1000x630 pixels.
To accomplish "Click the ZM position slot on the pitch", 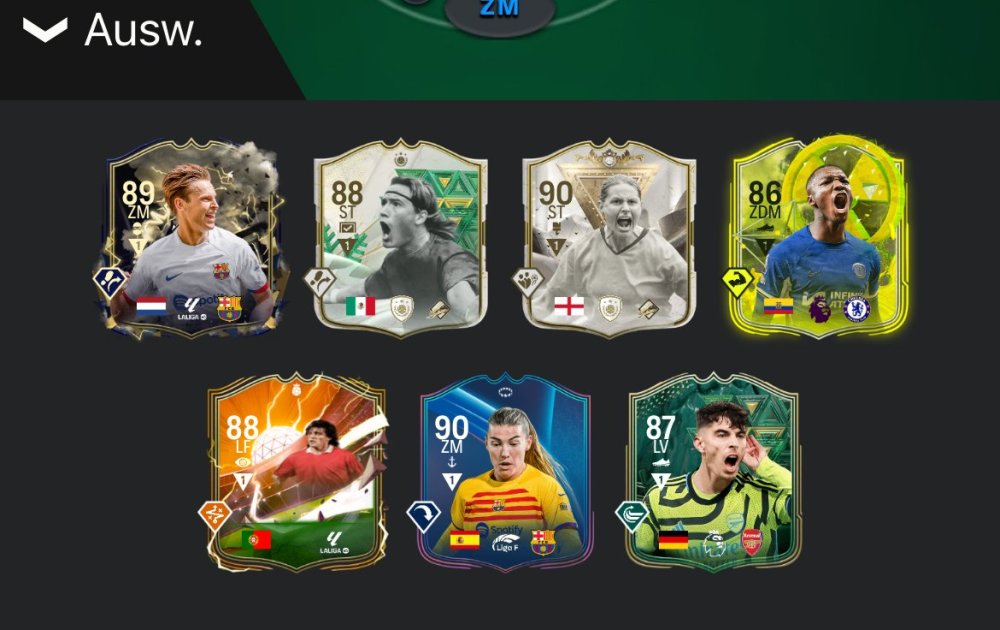I will click(500, 12).
